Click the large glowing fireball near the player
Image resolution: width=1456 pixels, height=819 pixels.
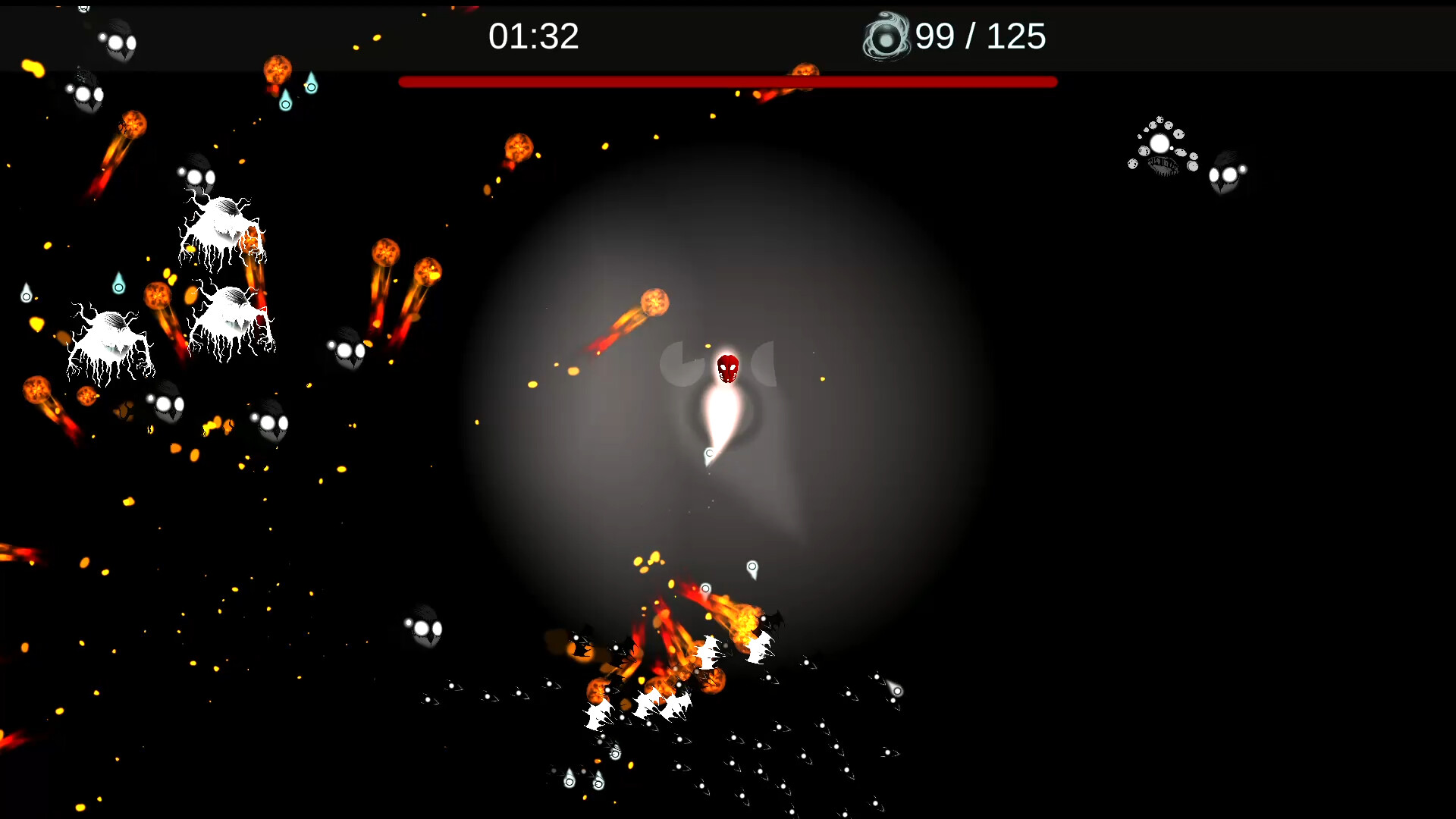pos(655,303)
